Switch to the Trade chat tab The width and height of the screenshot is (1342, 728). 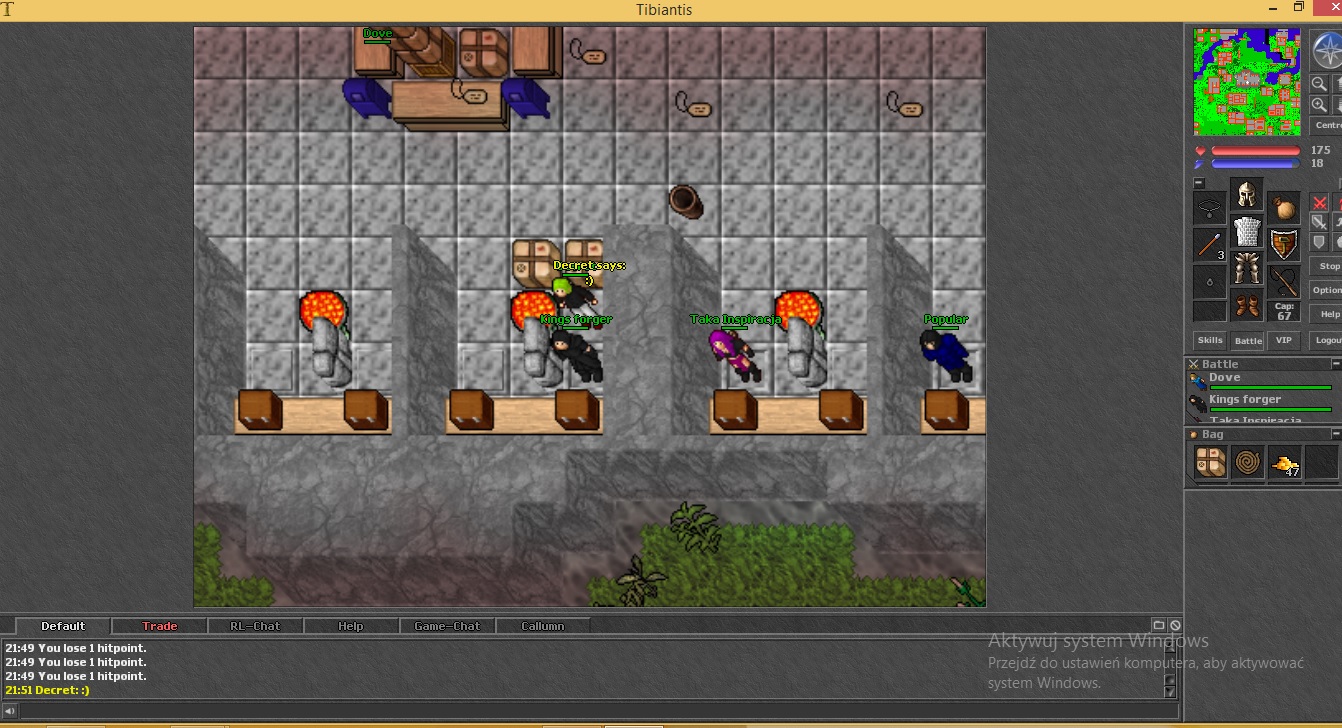[159, 626]
